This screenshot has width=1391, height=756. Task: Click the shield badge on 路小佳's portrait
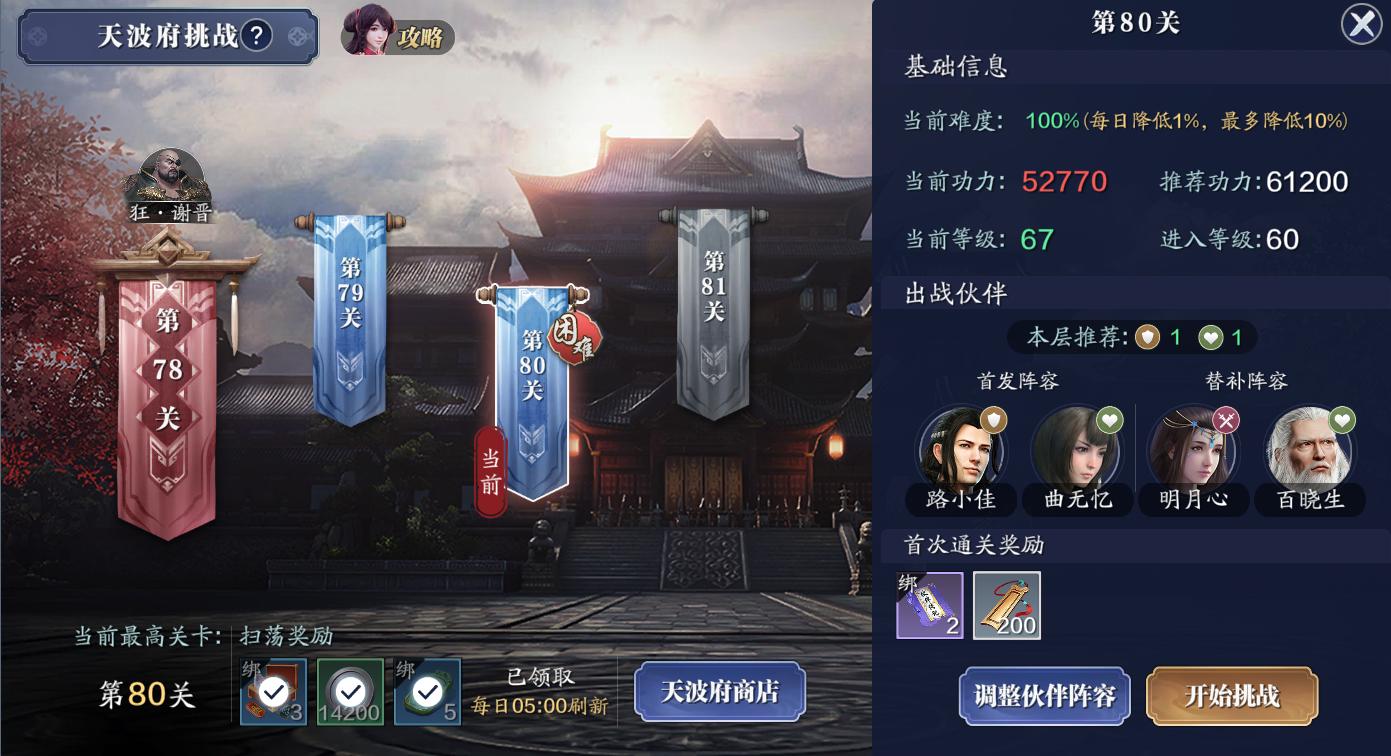[994, 417]
